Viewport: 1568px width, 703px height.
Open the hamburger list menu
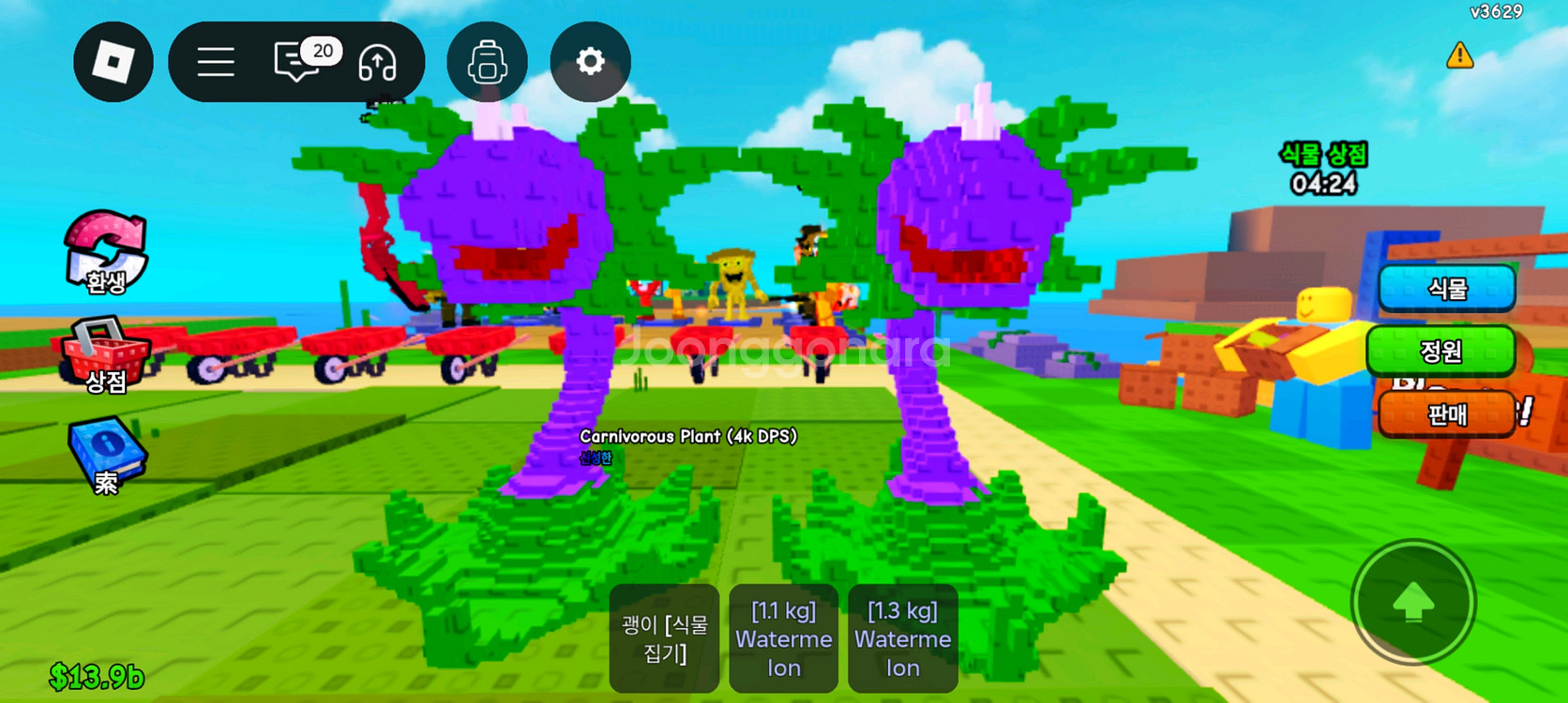tap(216, 62)
